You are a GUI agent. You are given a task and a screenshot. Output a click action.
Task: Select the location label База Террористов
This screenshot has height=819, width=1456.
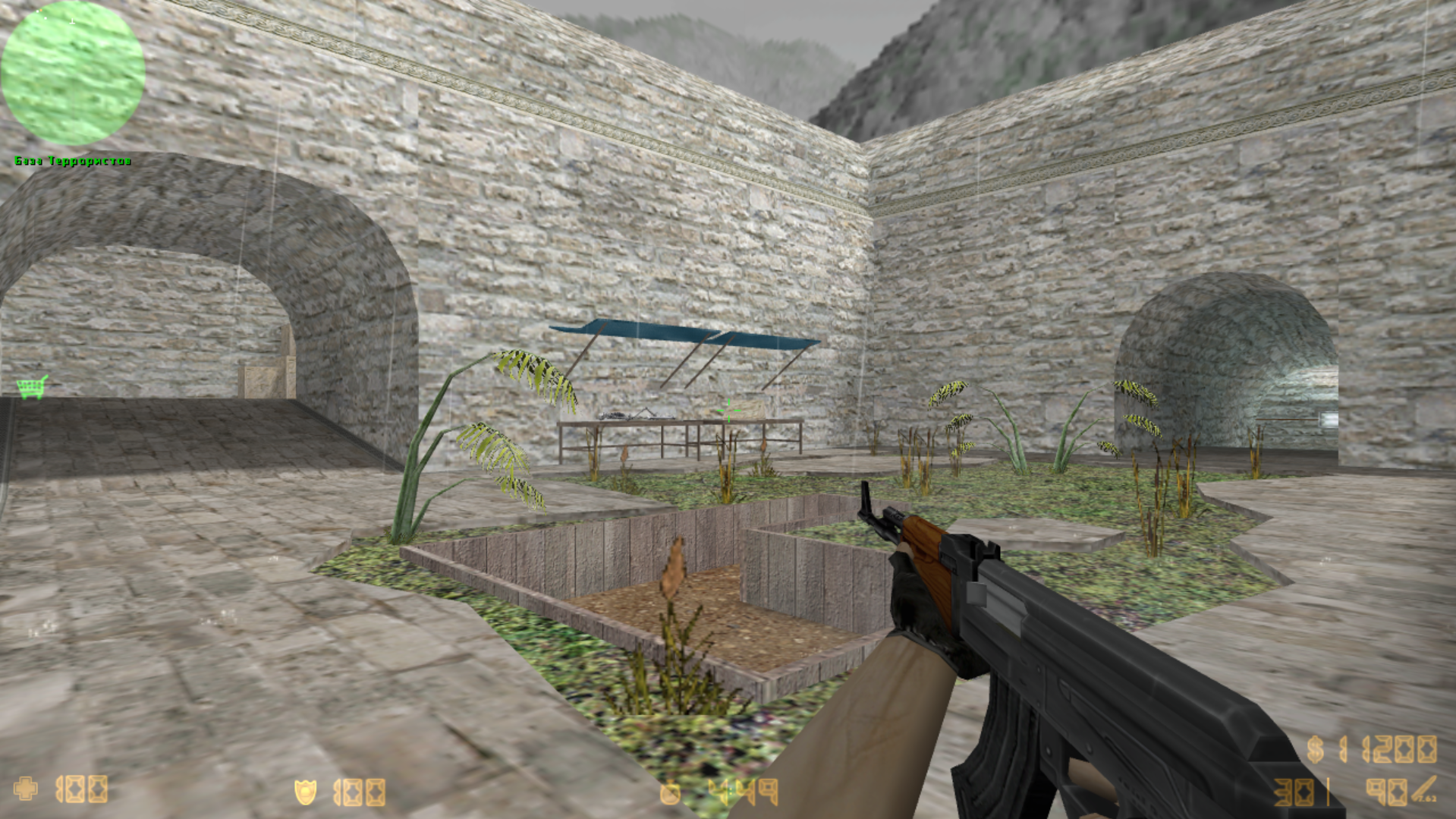point(72,160)
